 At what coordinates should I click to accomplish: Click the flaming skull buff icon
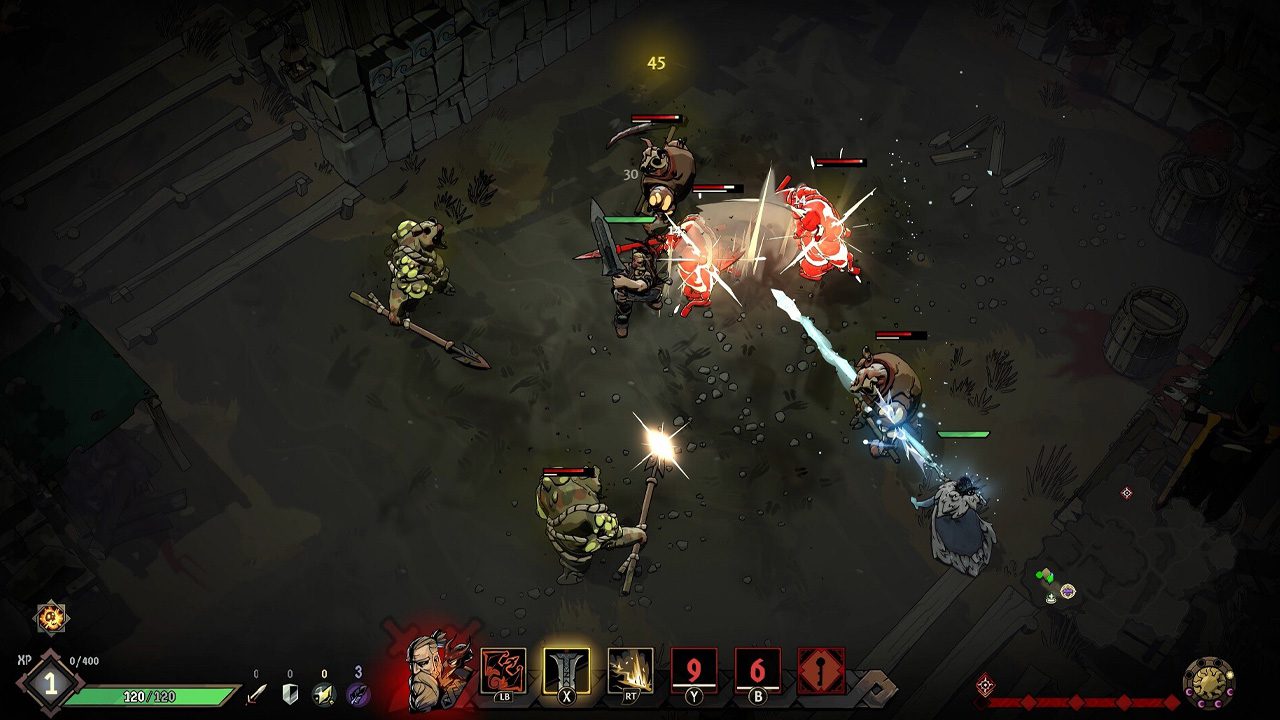coord(51,617)
